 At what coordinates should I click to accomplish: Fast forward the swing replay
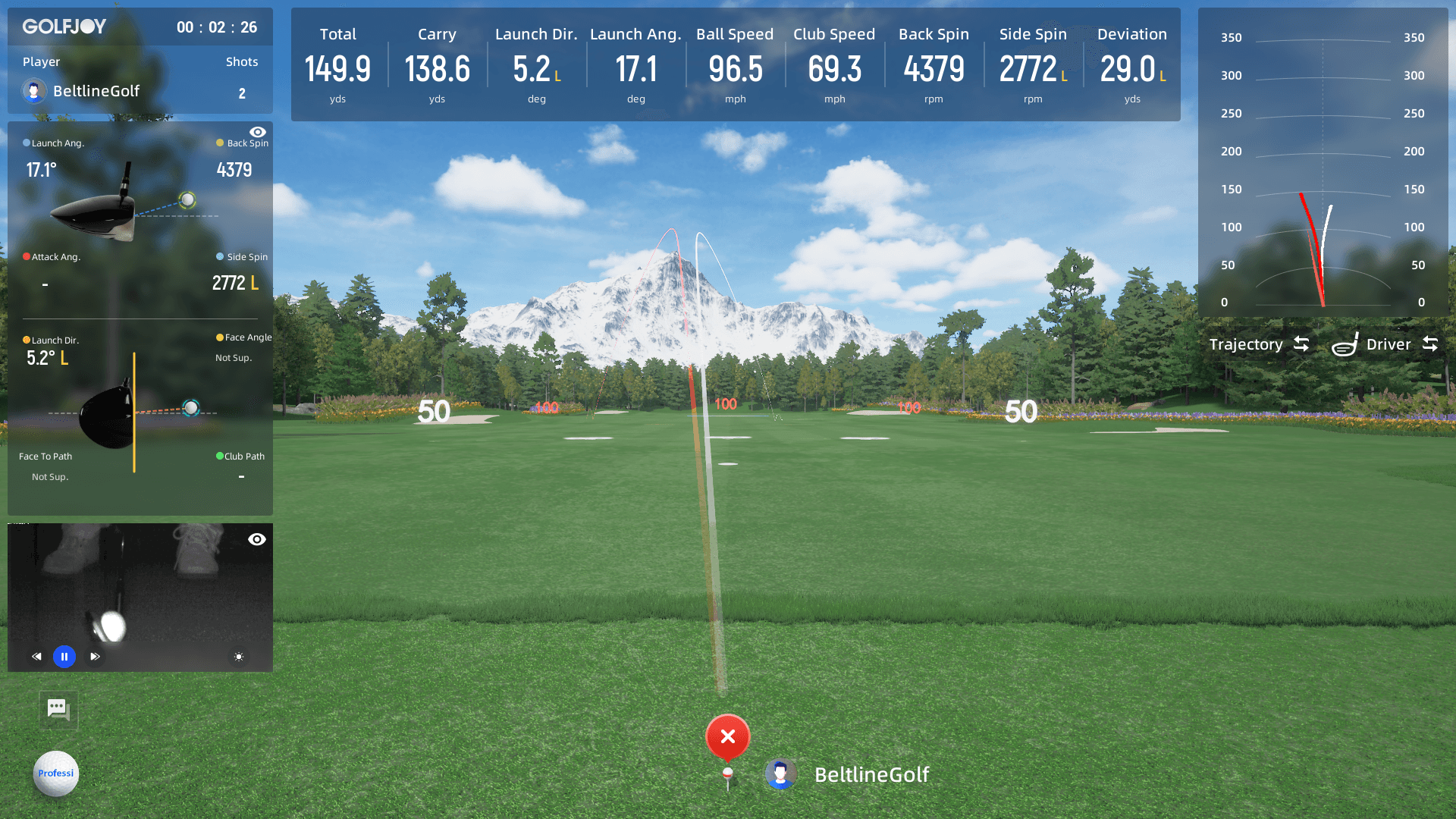coord(95,657)
